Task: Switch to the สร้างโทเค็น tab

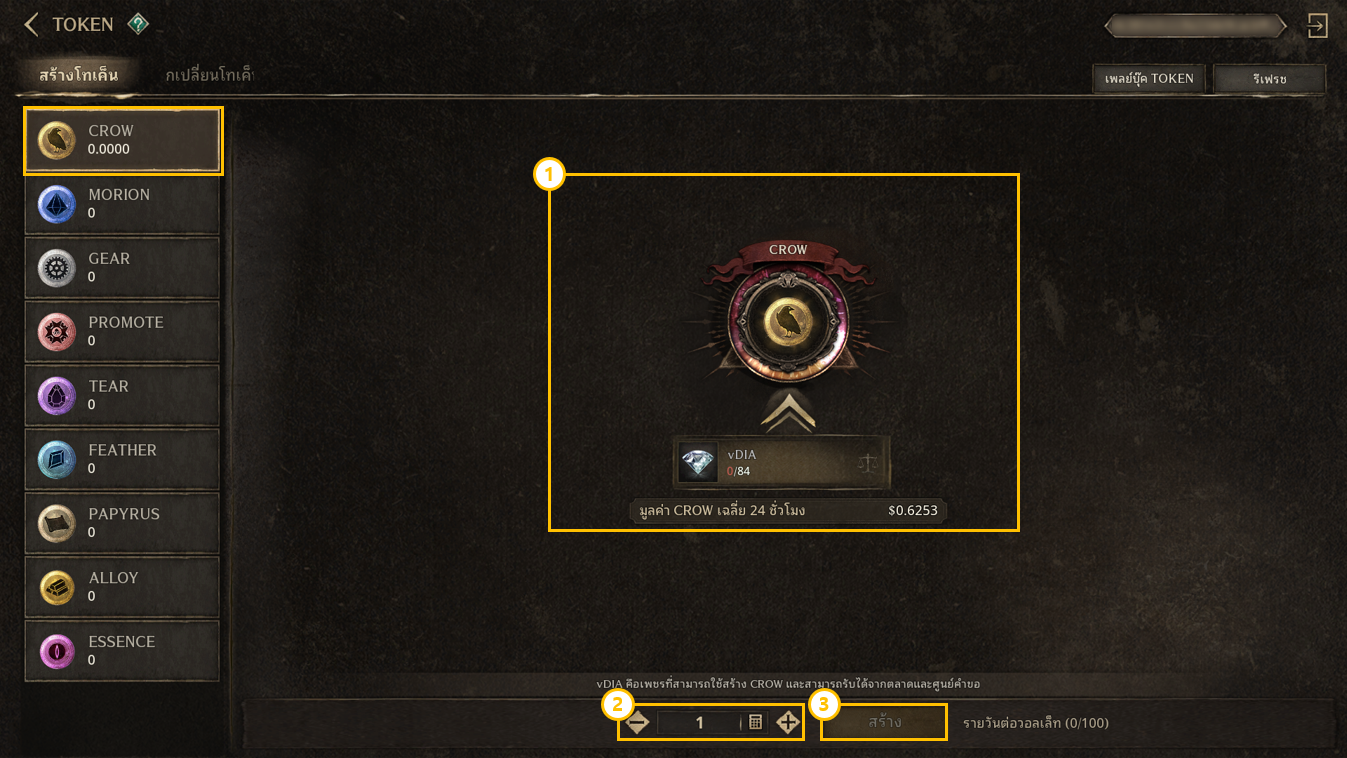Action: [79, 75]
